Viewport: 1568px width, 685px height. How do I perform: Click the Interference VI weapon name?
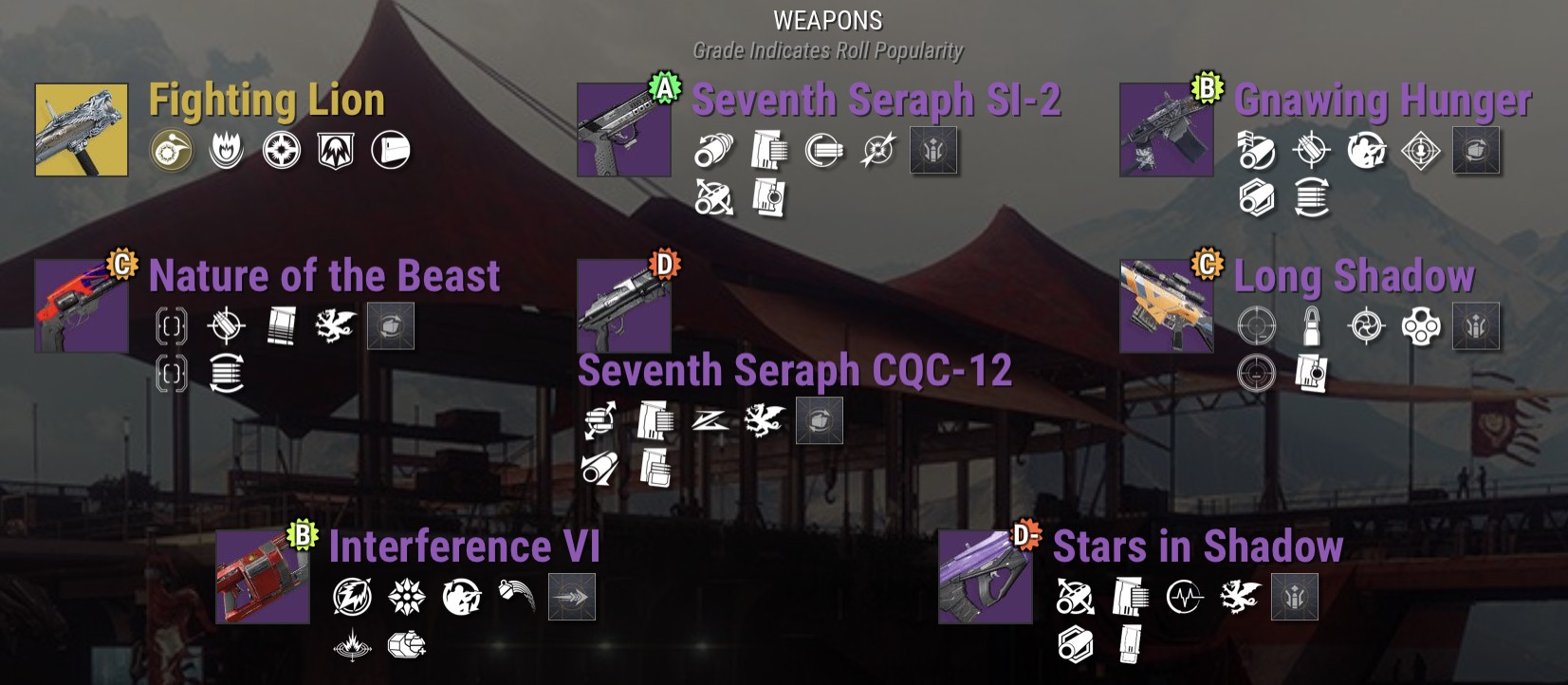click(464, 546)
